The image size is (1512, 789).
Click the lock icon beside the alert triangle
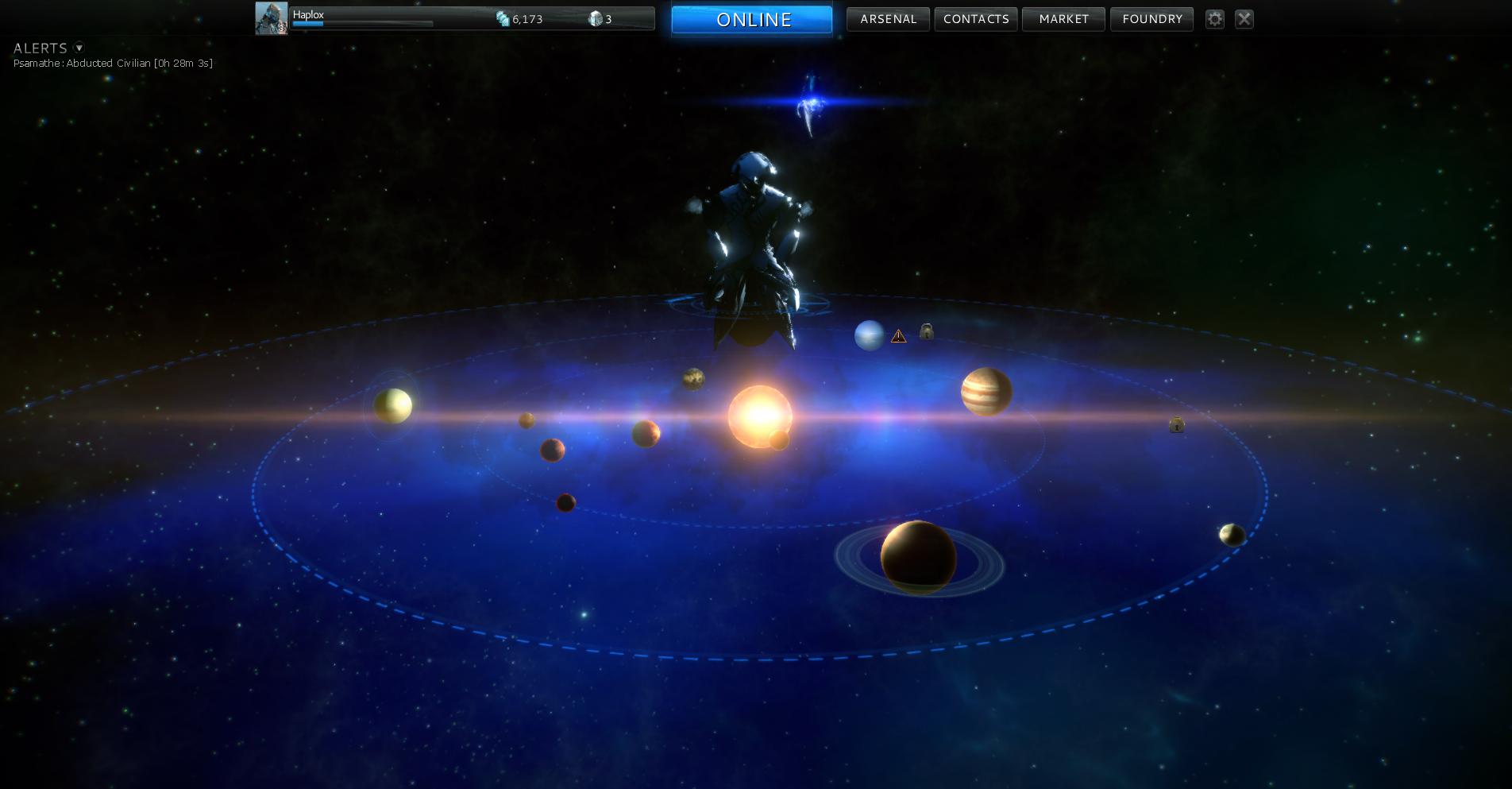[926, 331]
